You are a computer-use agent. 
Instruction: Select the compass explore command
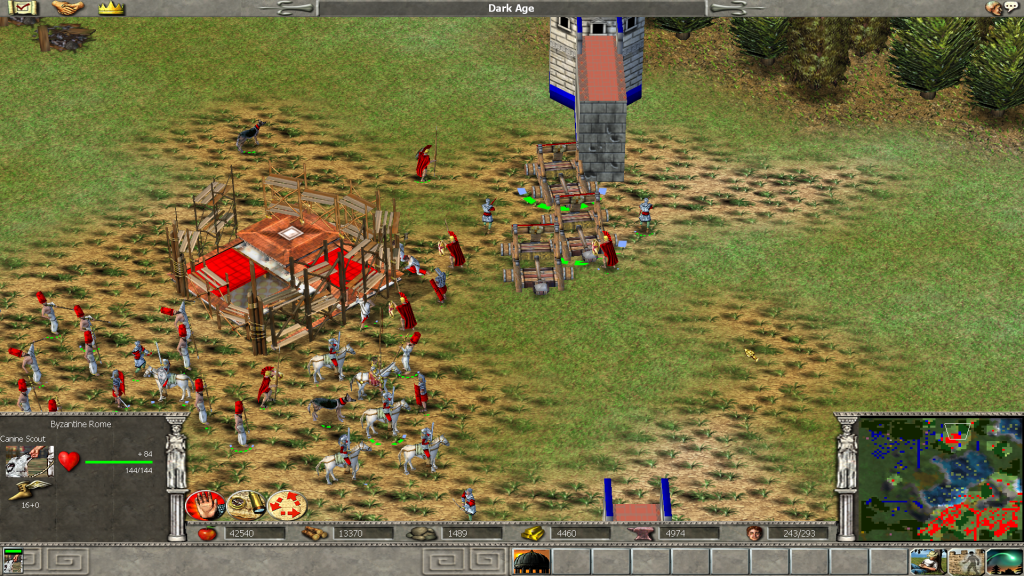coord(246,504)
